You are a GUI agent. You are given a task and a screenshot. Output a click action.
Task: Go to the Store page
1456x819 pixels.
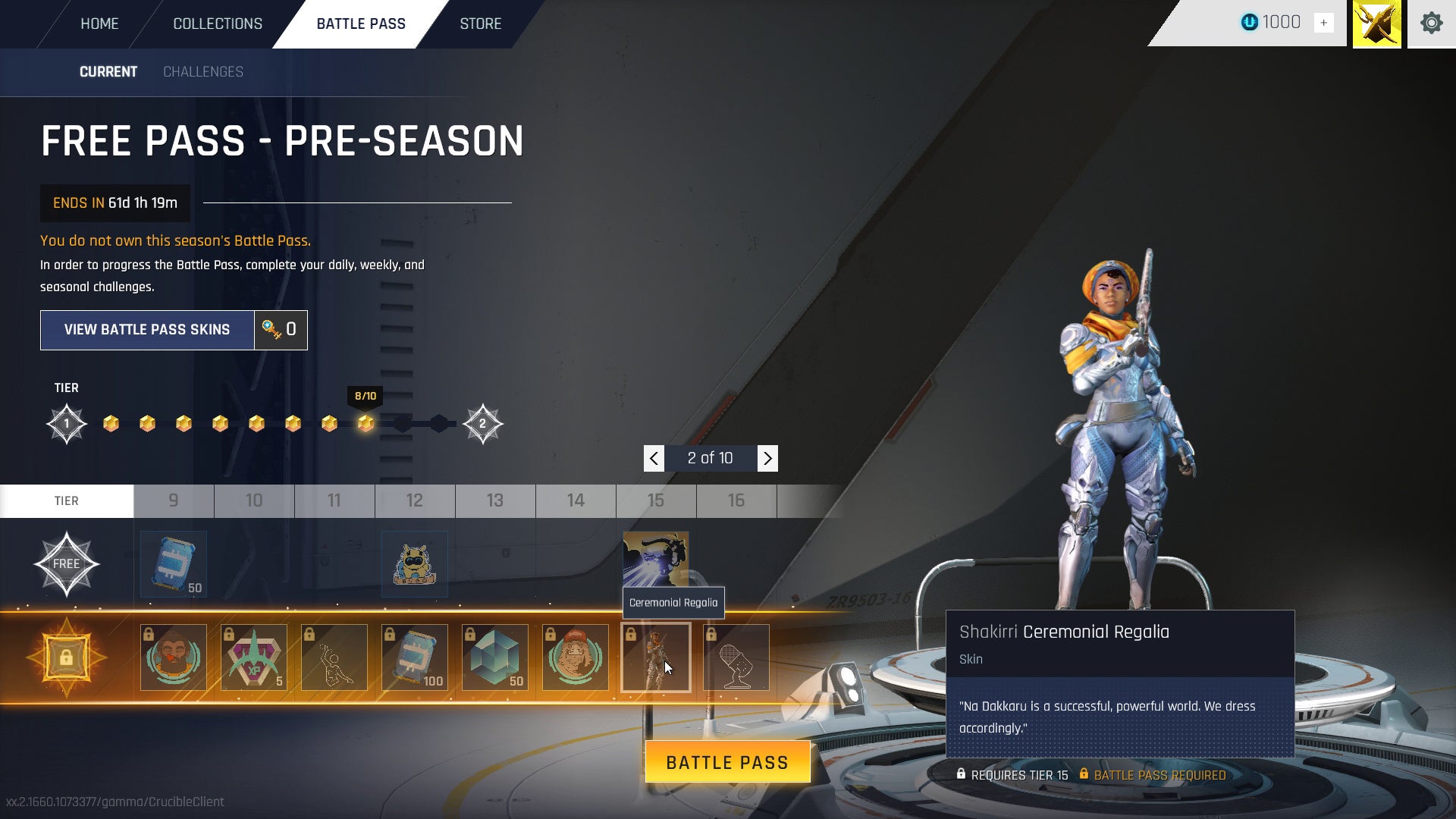480,24
